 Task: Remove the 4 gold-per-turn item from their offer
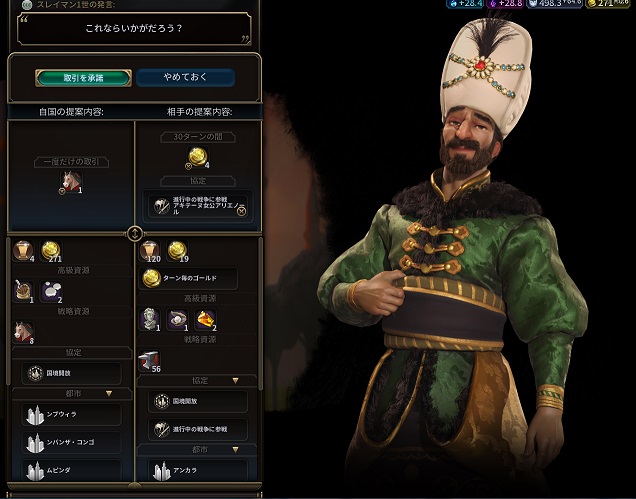197,158
